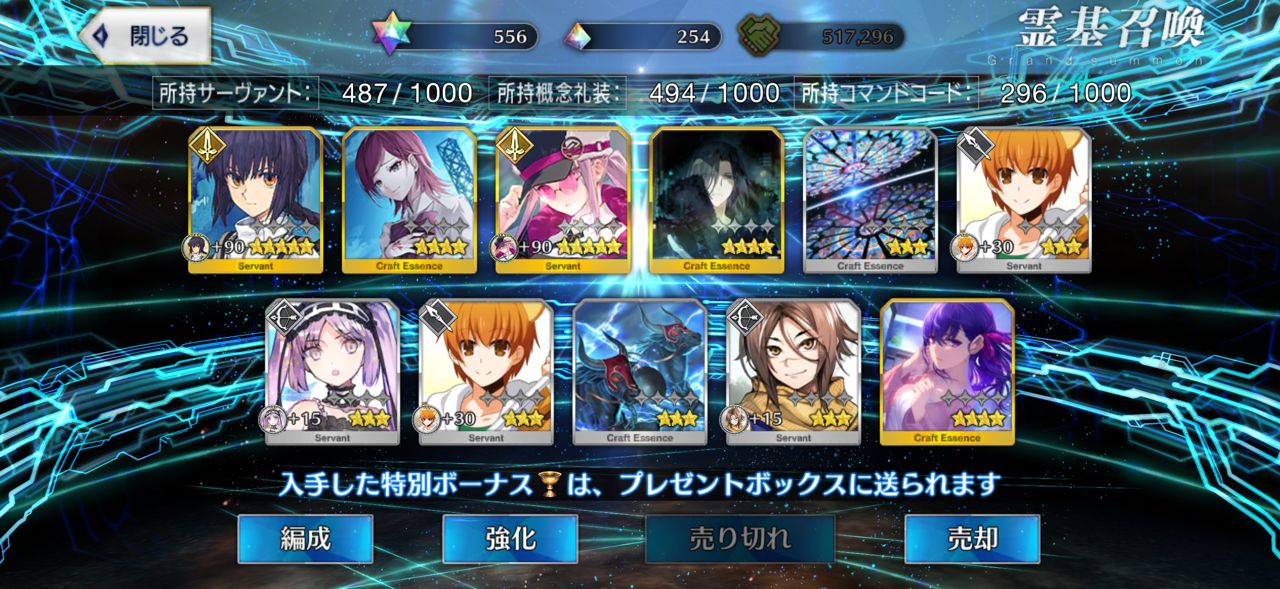1280x589 pixels.
Task: Open the 編成 party formation menu
Action: (x=305, y=539)
